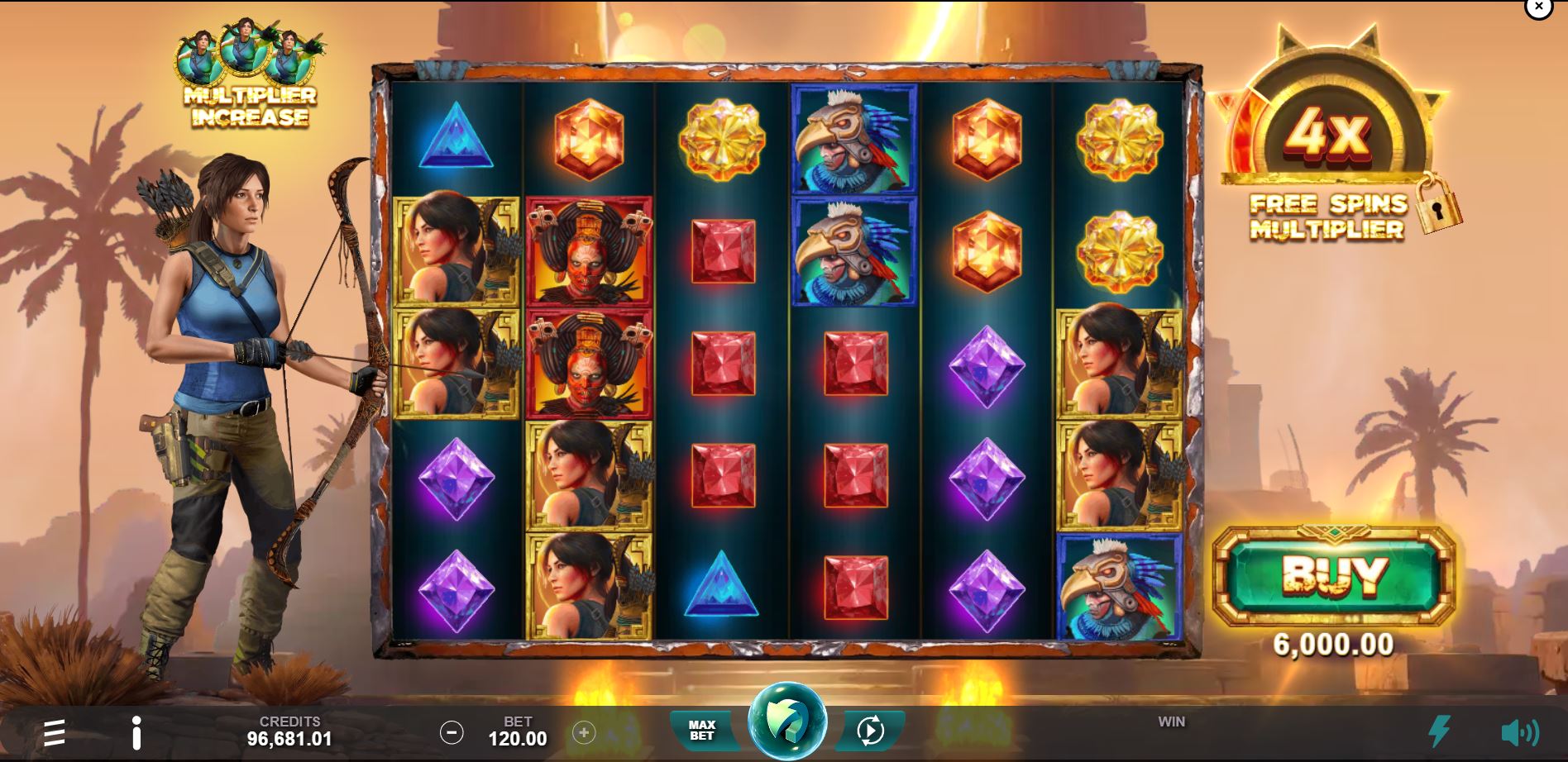Enable turbo mode with the lightning icon
The height and width of the screenshot is (762, 1568).
click(1438, 731)
